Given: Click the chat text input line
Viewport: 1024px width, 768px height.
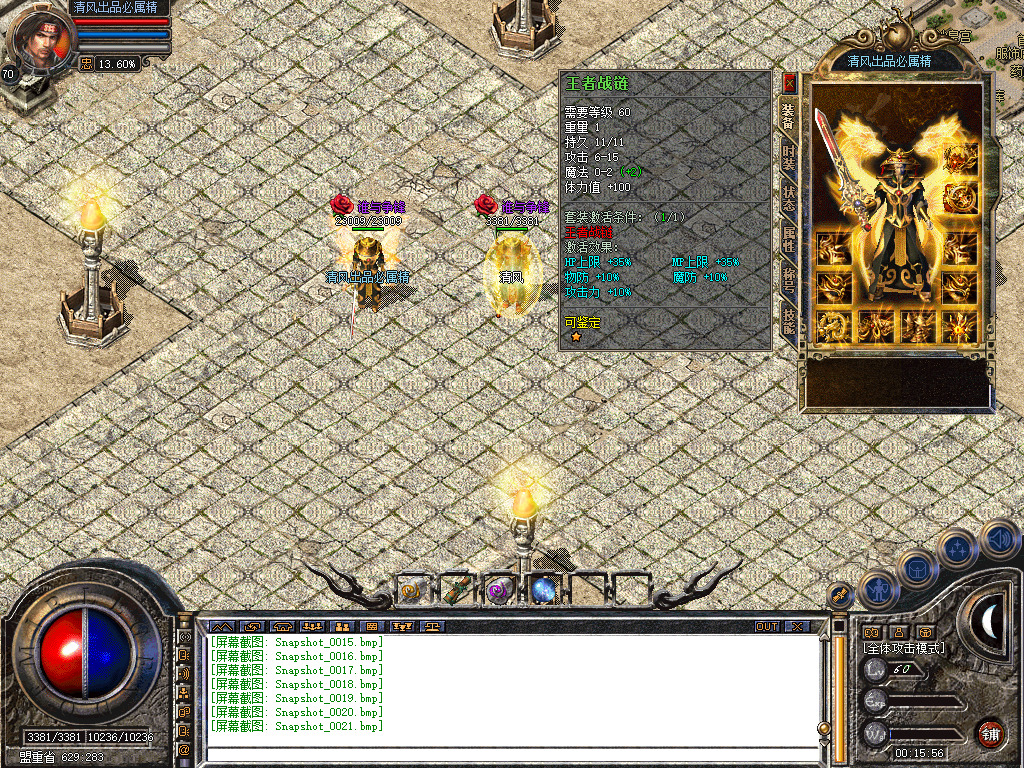Looking at the screenshot, I should click(510, 753).
